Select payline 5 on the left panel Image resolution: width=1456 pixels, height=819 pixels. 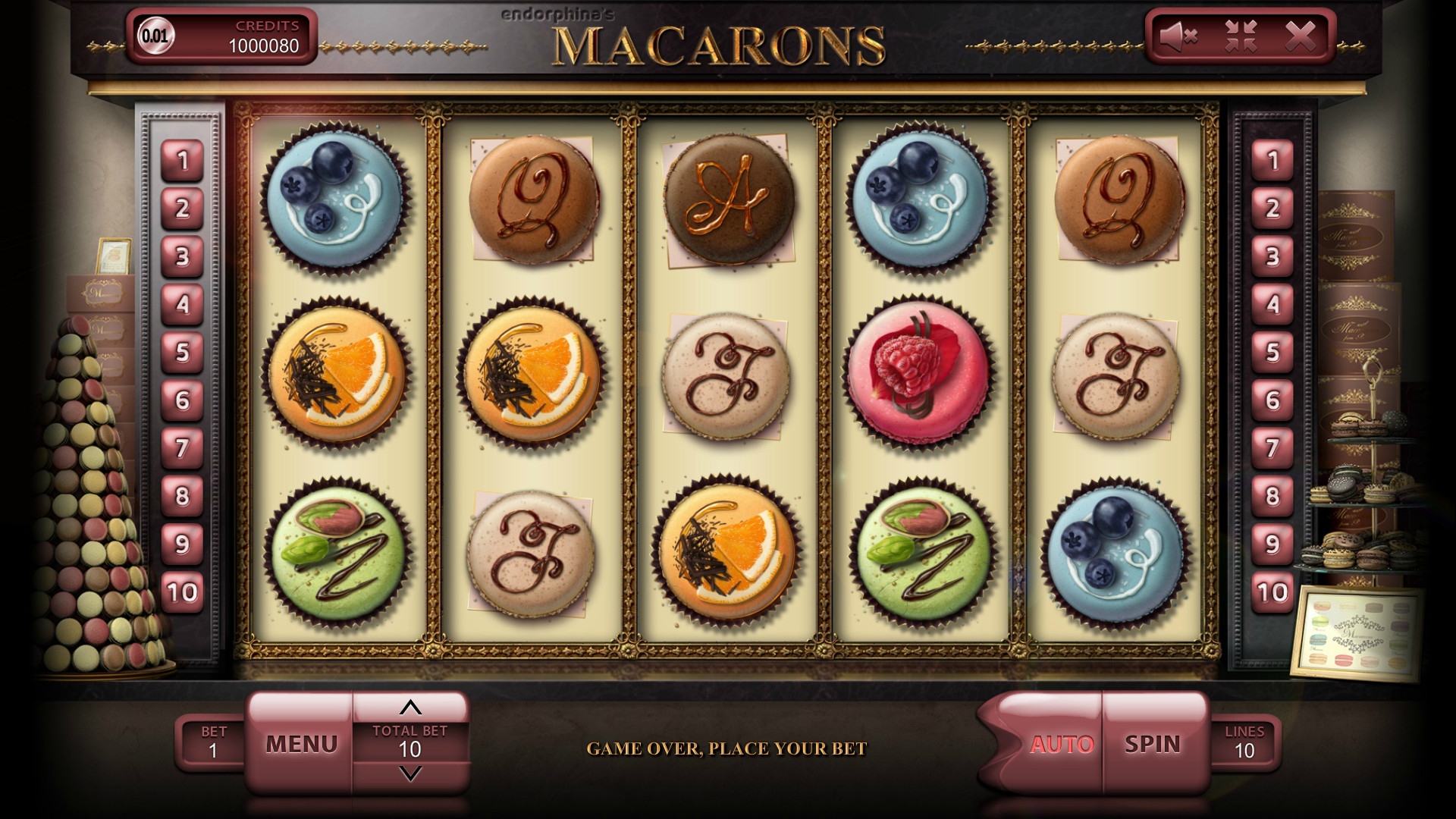tap(182, 353)
